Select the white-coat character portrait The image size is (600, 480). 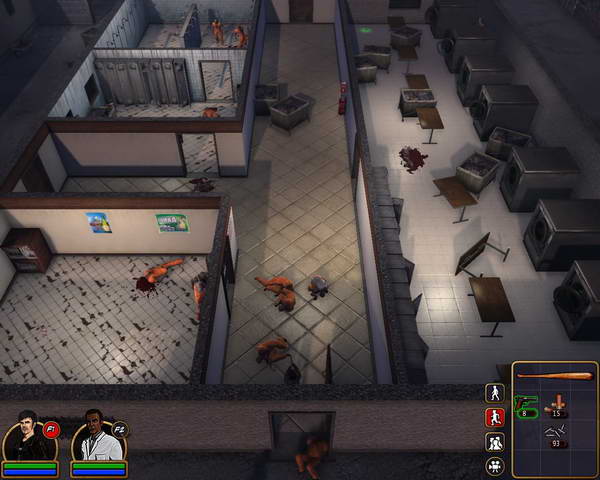pos(95,436)
